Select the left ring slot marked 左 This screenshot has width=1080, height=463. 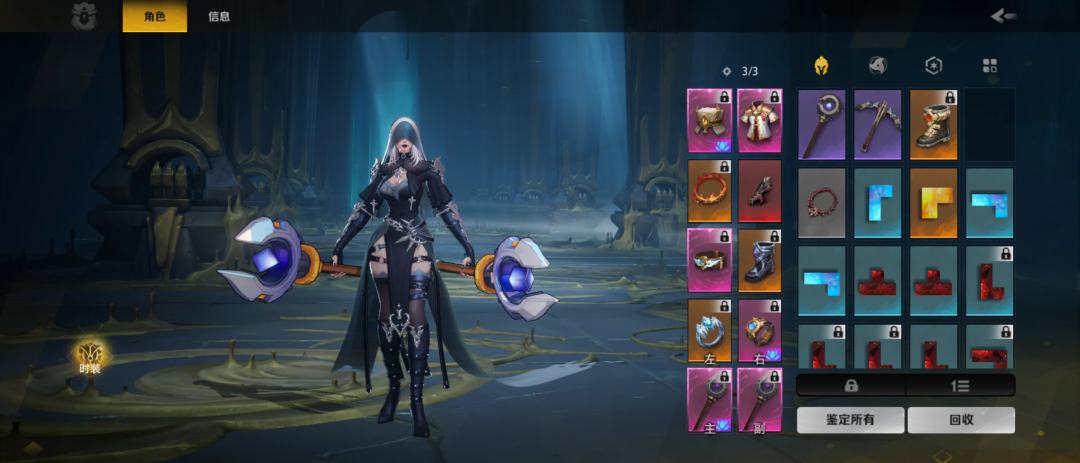coord(709,330)
